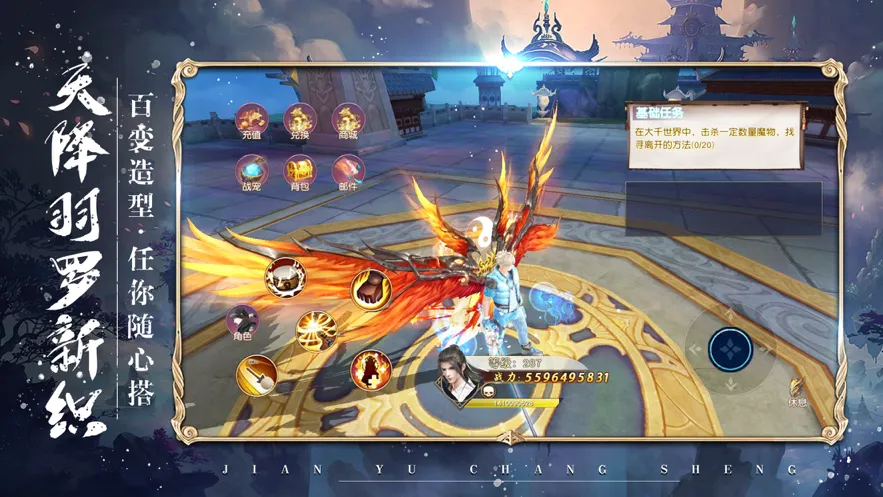This screenshot has width=883, height=497.
Task: Check the 邮件 mail icon
Action: click(347, 172)
